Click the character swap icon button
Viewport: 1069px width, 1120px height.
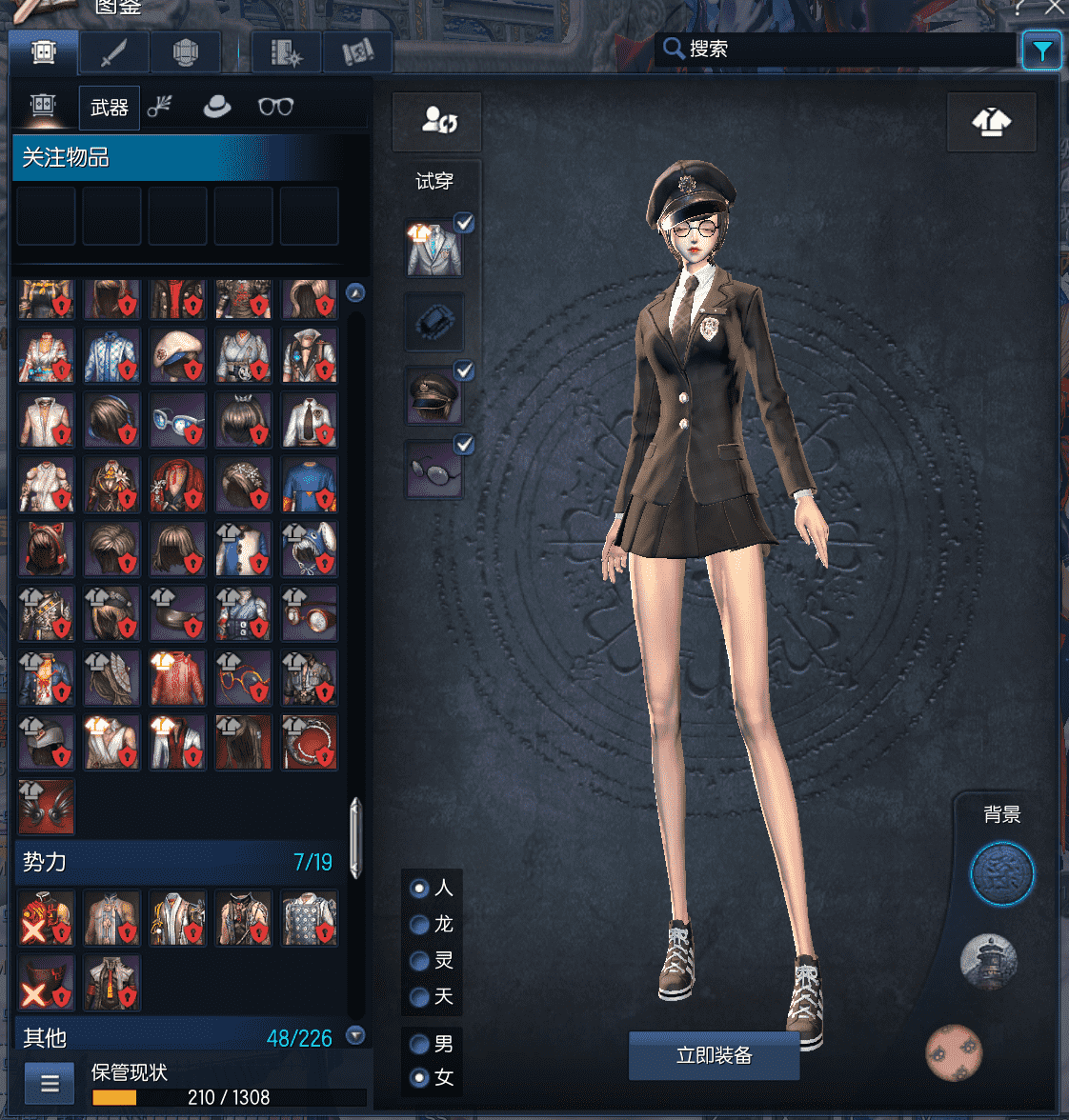point(437,121)
